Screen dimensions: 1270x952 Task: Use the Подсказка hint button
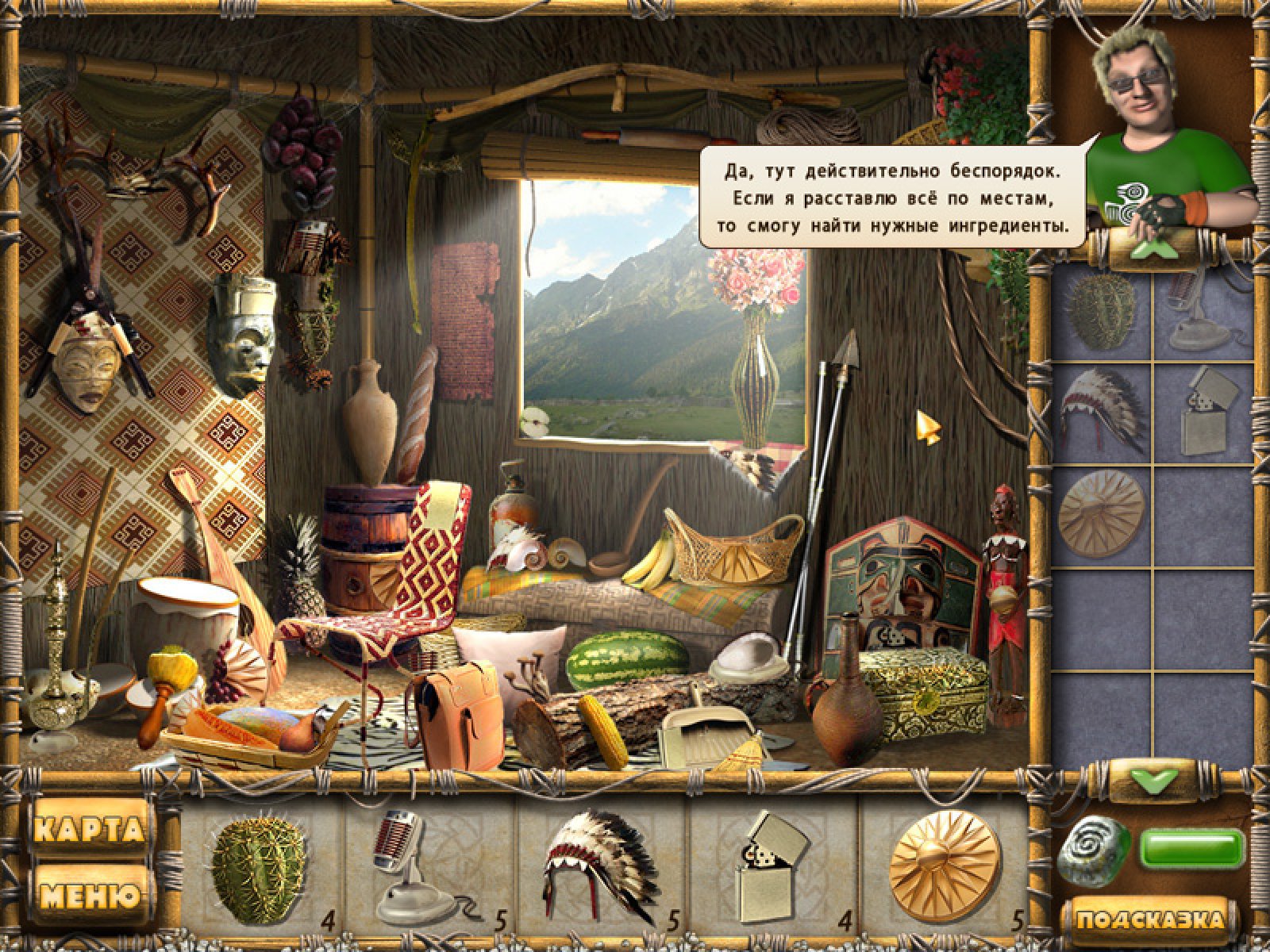[1149, 920]
